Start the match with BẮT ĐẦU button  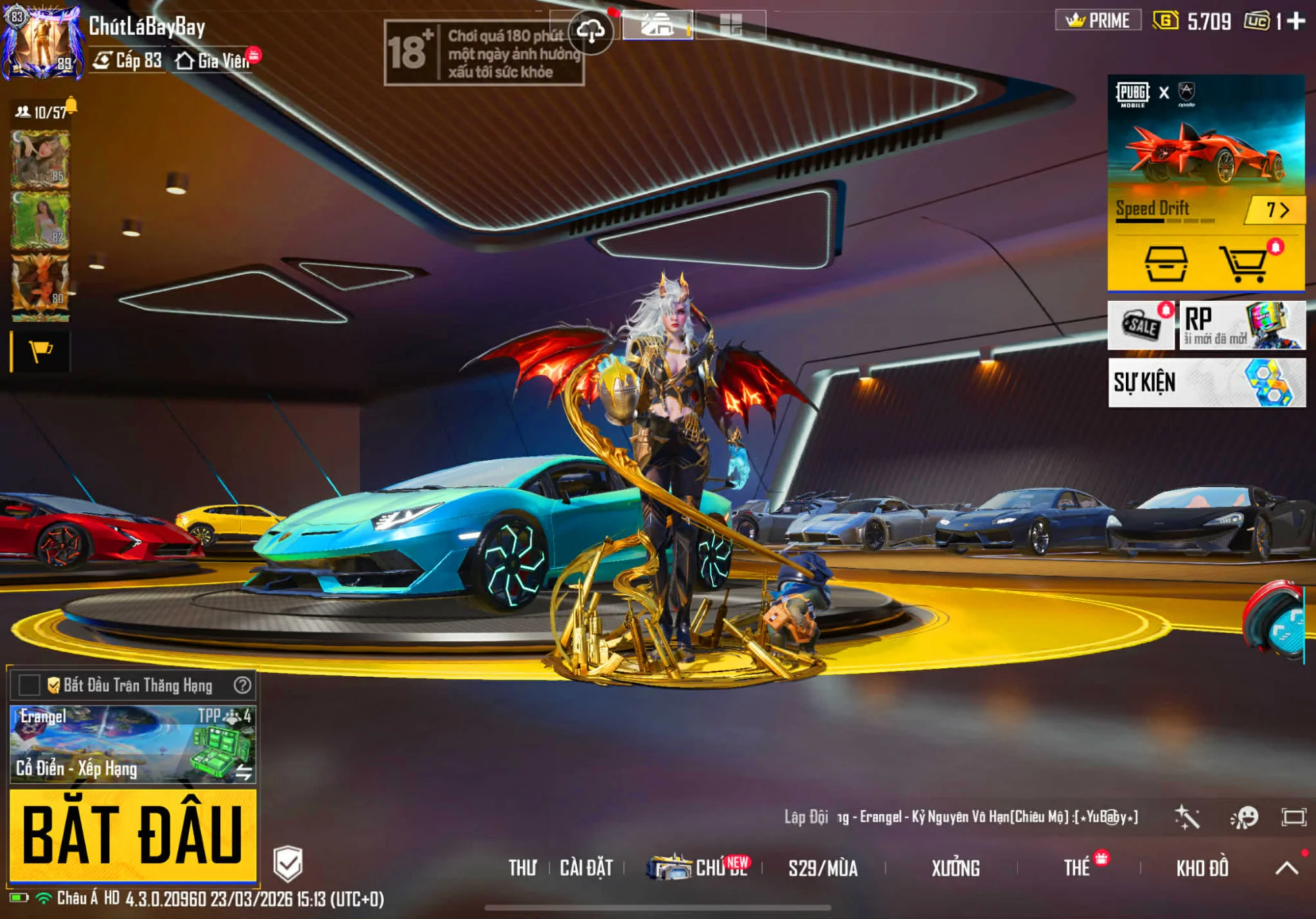(132, 834)
